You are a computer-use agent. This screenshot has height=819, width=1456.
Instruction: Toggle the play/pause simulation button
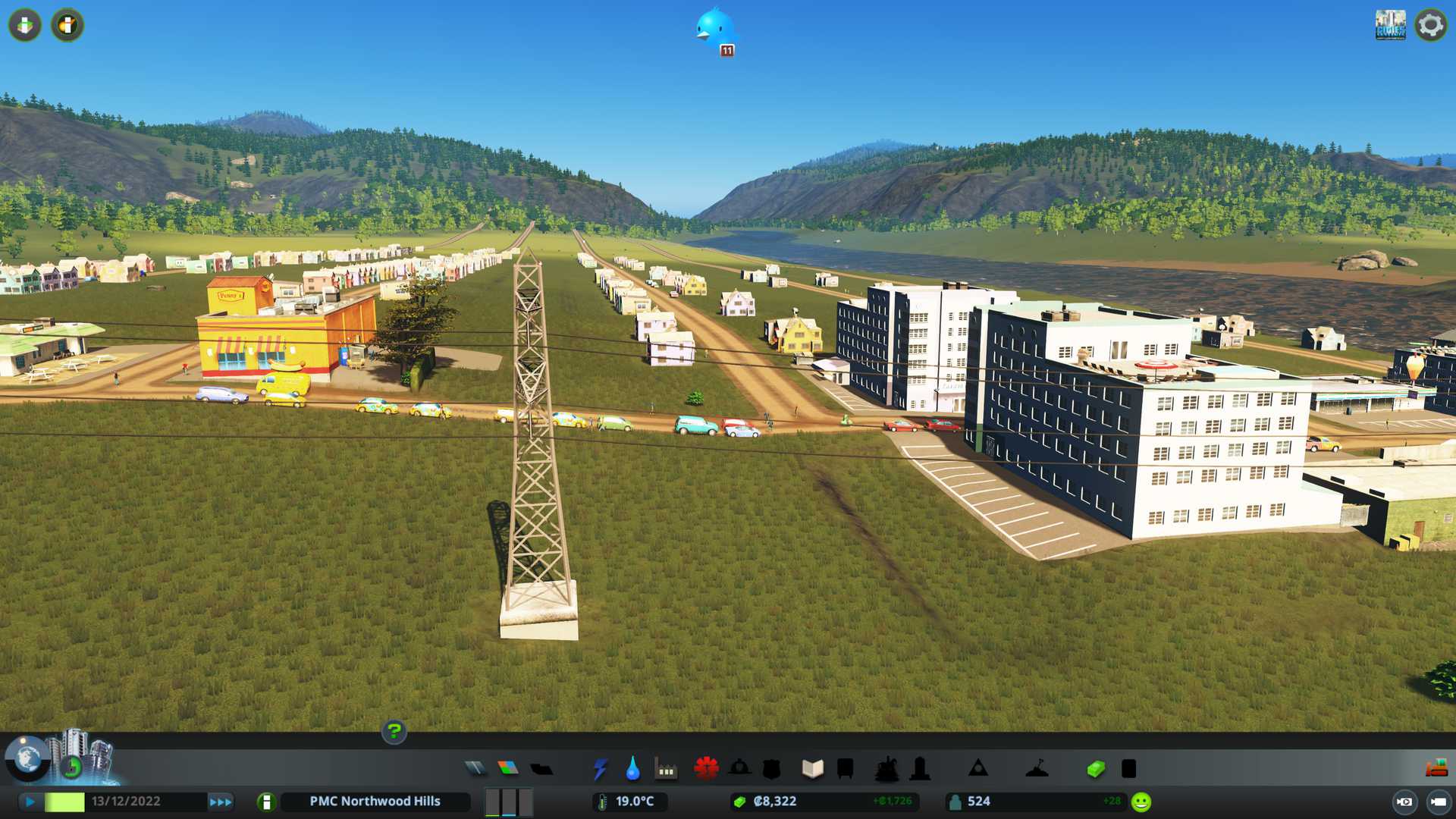coord(30,802)
